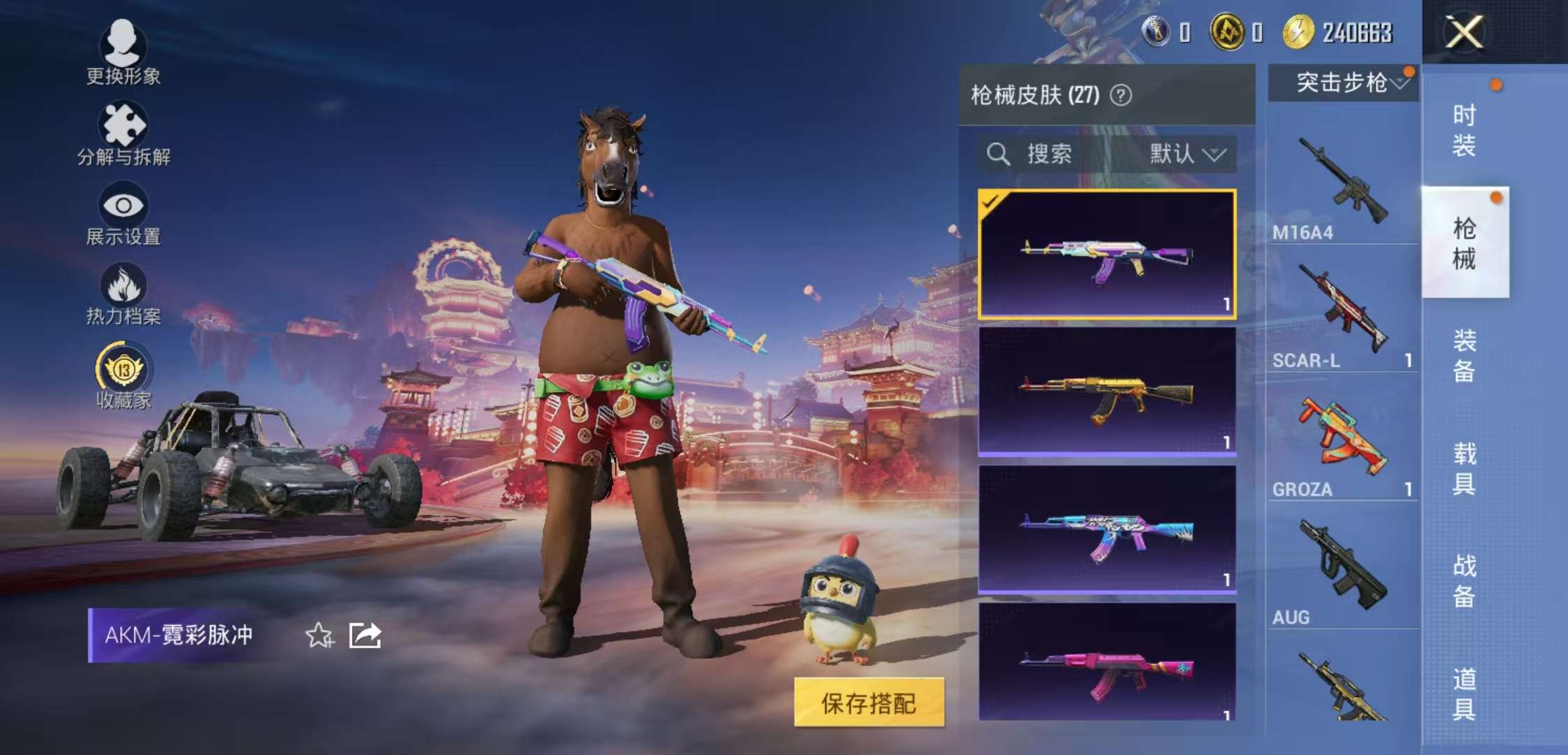Click the magnifier icon in the search bar
This screenshot has width=1568, height=755.
point(999,154)
